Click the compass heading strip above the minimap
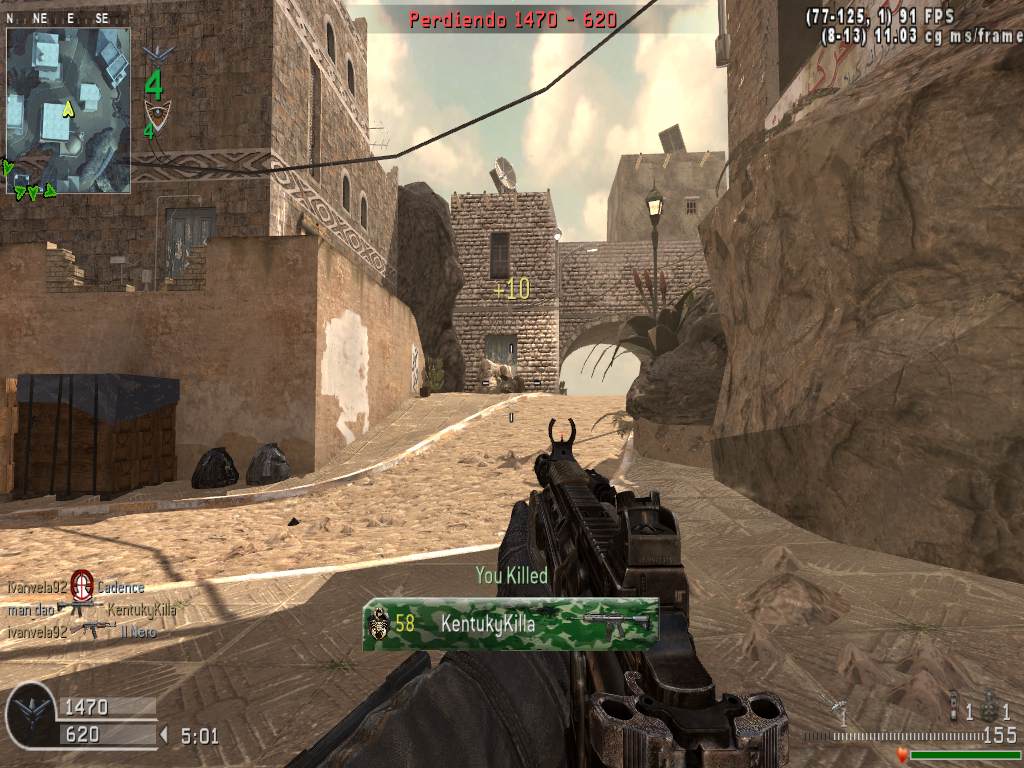Screen dimensions: 1024x768 click(58, 18)
